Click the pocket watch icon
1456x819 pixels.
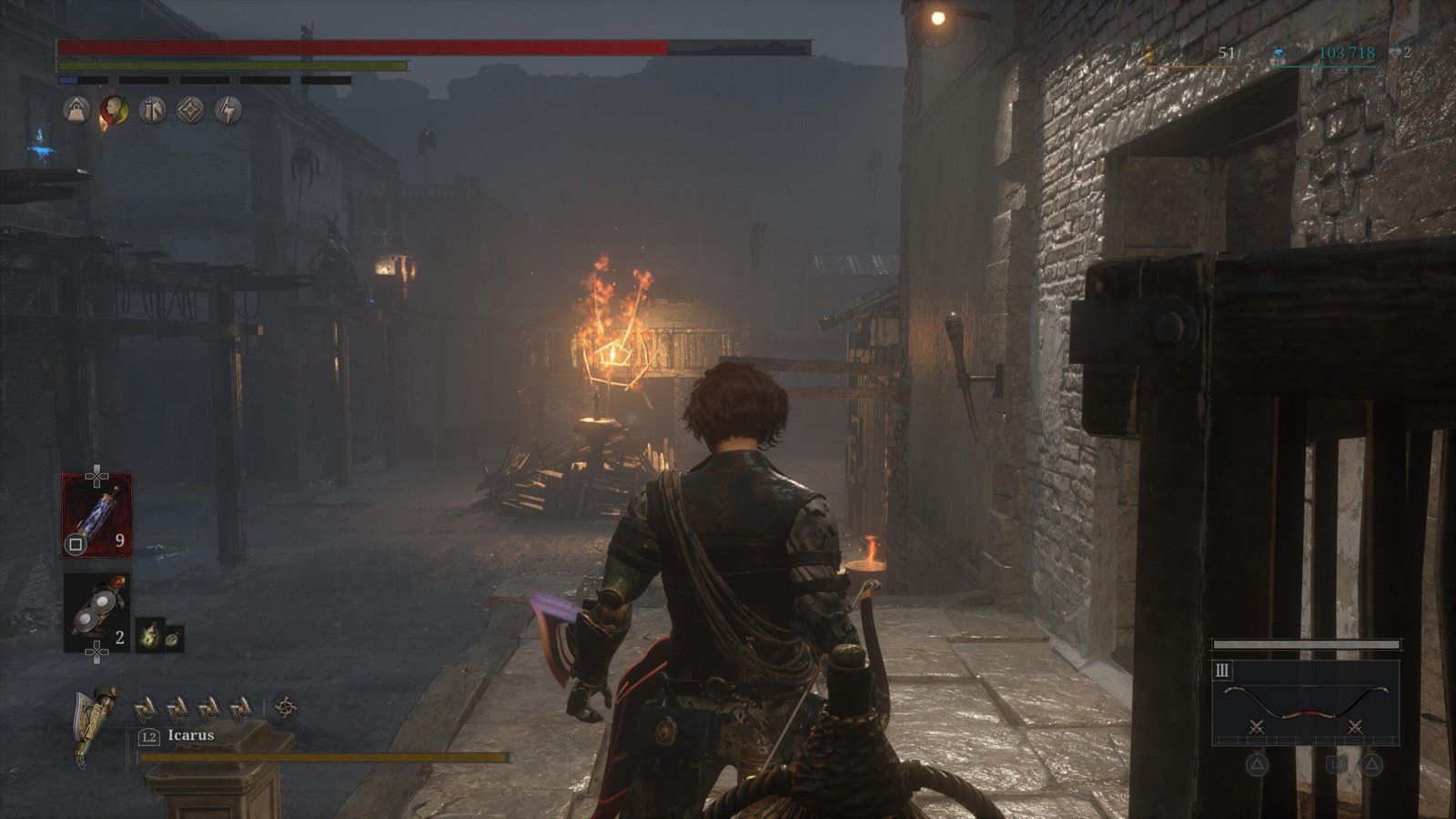click(173, 638)
